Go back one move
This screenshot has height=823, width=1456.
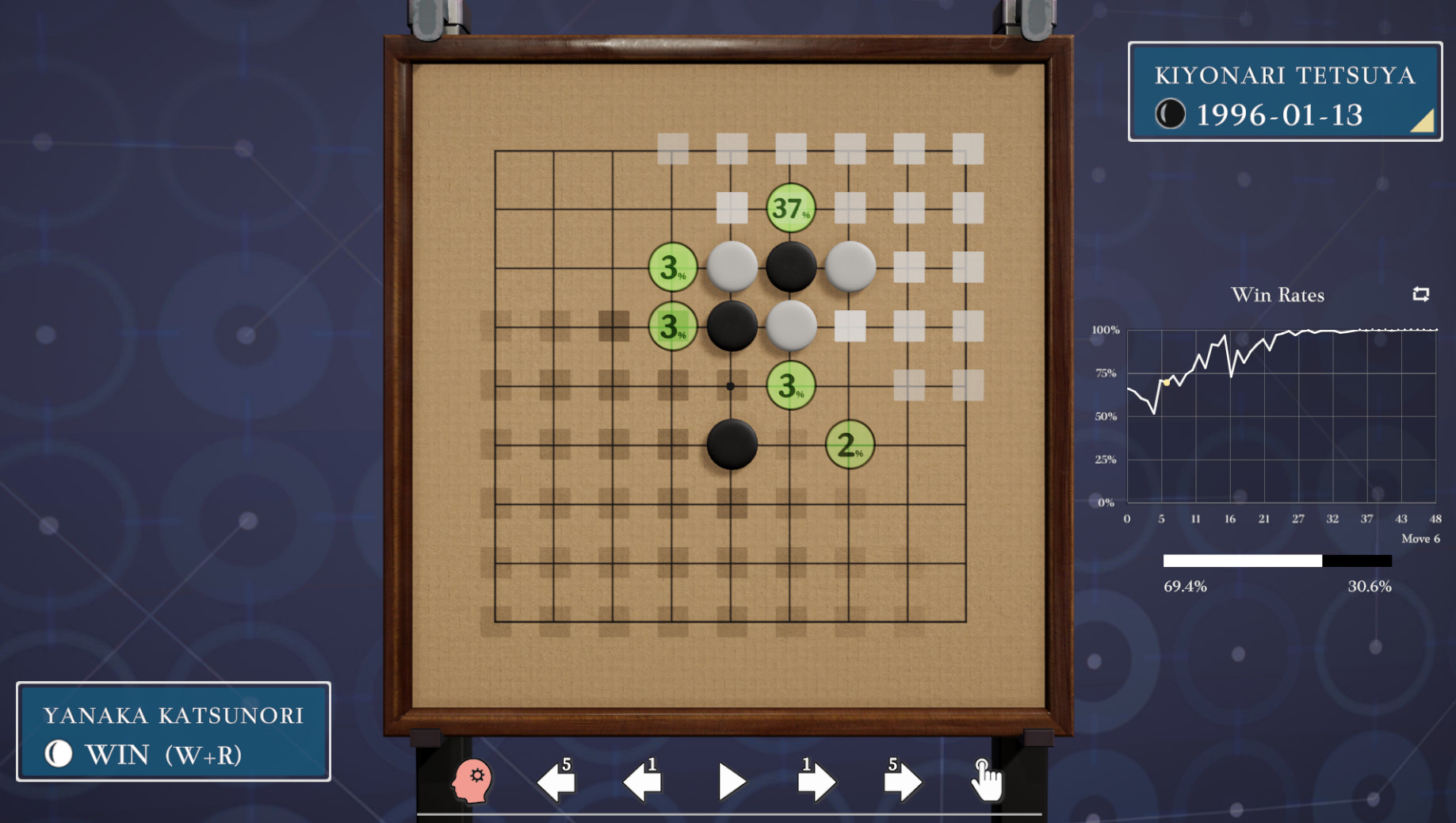[644, 781]
